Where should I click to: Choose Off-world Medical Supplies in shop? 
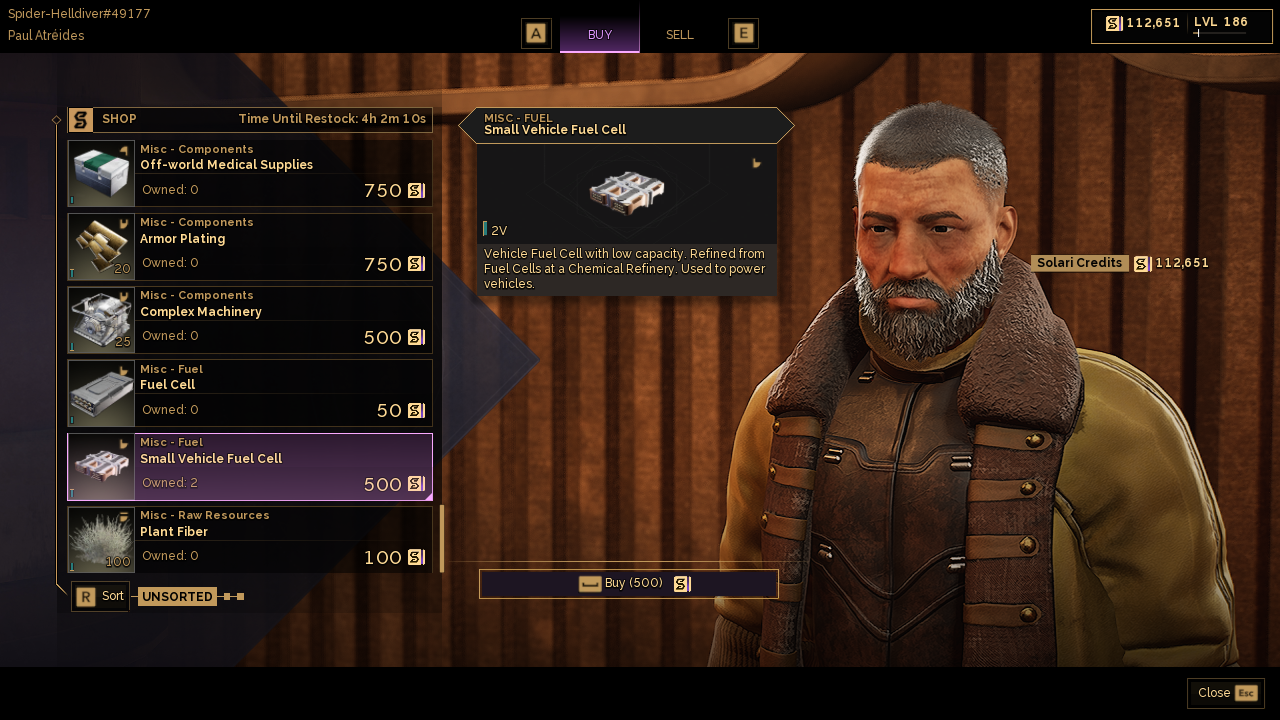[250, 173]
